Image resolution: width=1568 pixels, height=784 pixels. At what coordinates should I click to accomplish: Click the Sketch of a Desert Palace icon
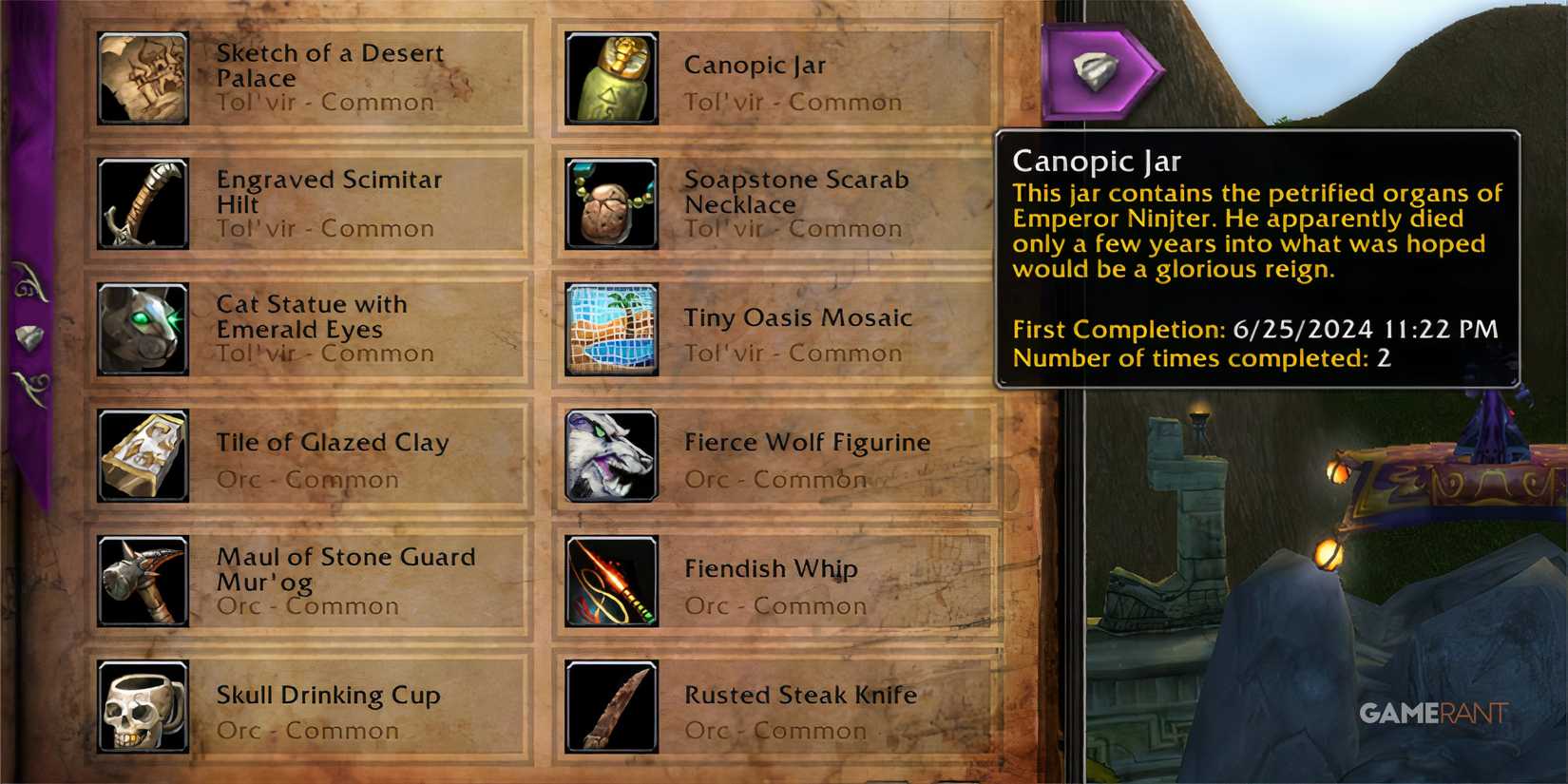coord(143,77)
